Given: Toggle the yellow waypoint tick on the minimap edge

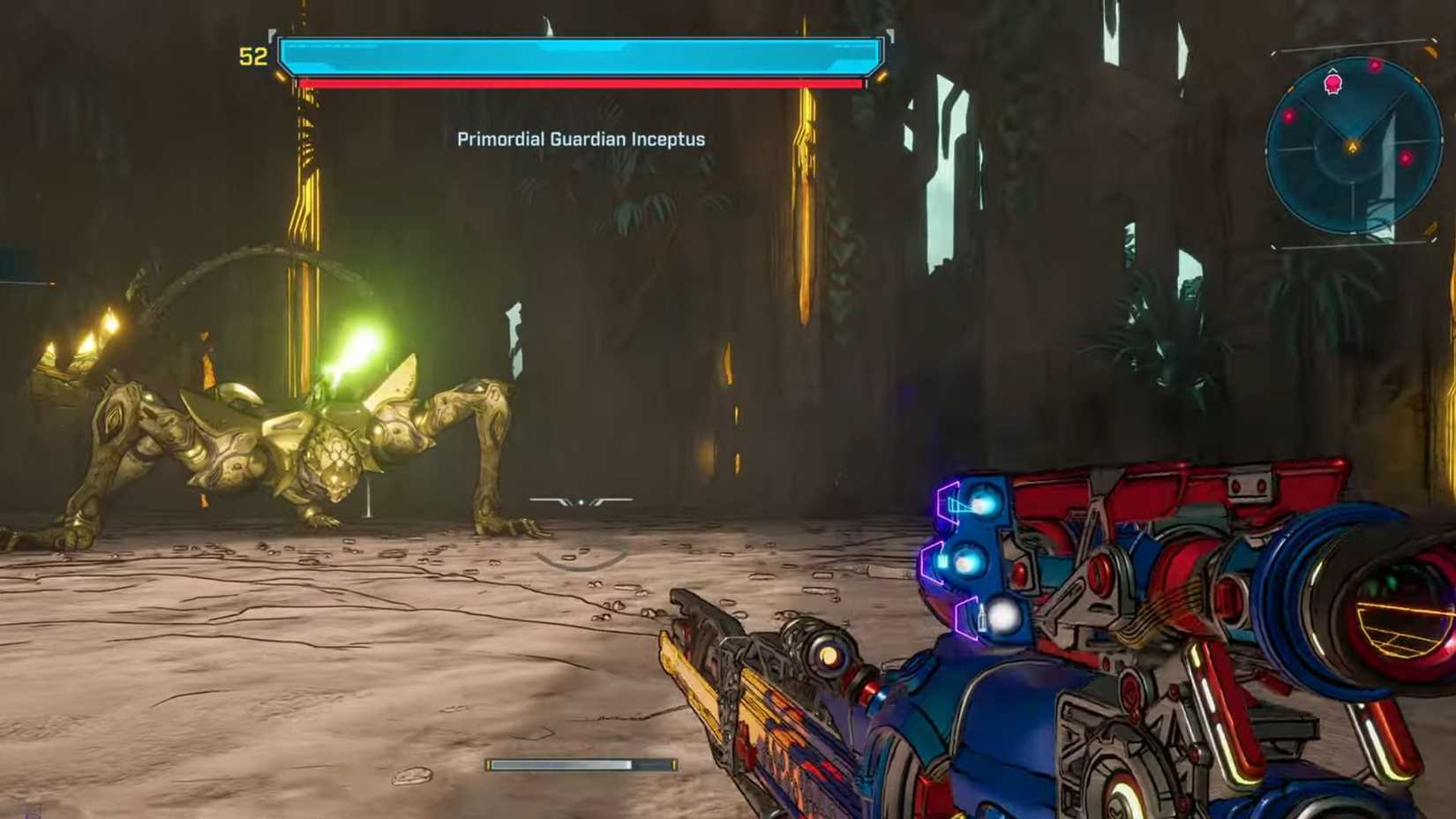Looking at the screenshot, I should click(x=1417, y=79).
